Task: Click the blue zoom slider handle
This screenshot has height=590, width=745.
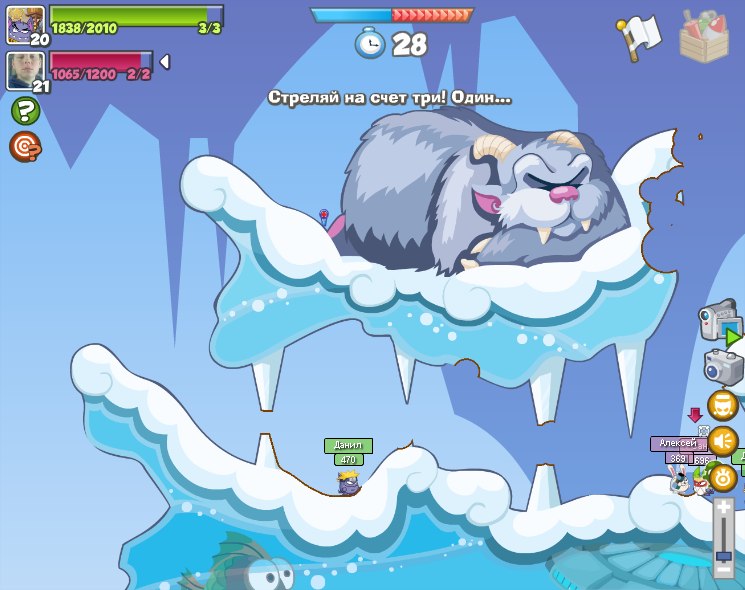Action: [x=724, y=555]
